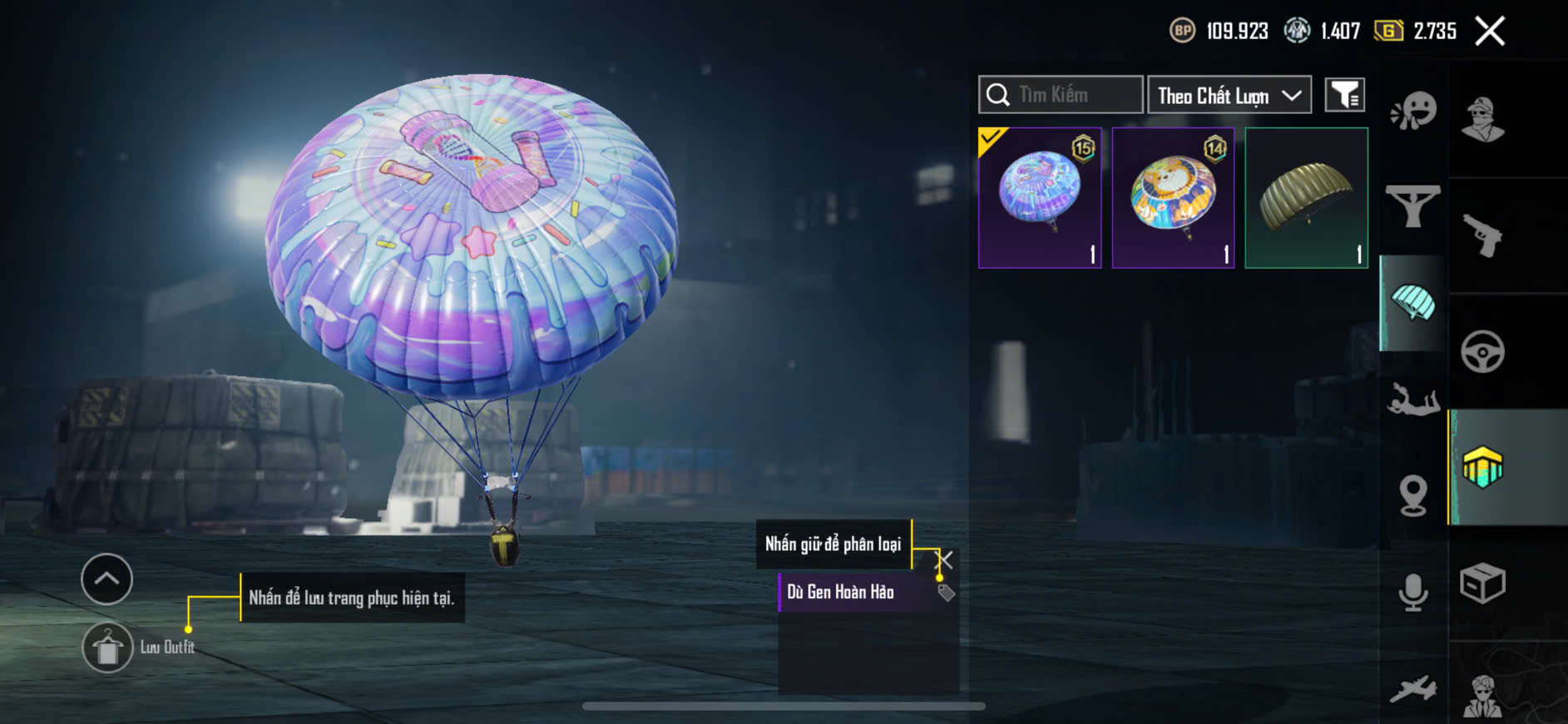Dismiss the Nhấn giữ để phân loại tooltip

[944, 558]
